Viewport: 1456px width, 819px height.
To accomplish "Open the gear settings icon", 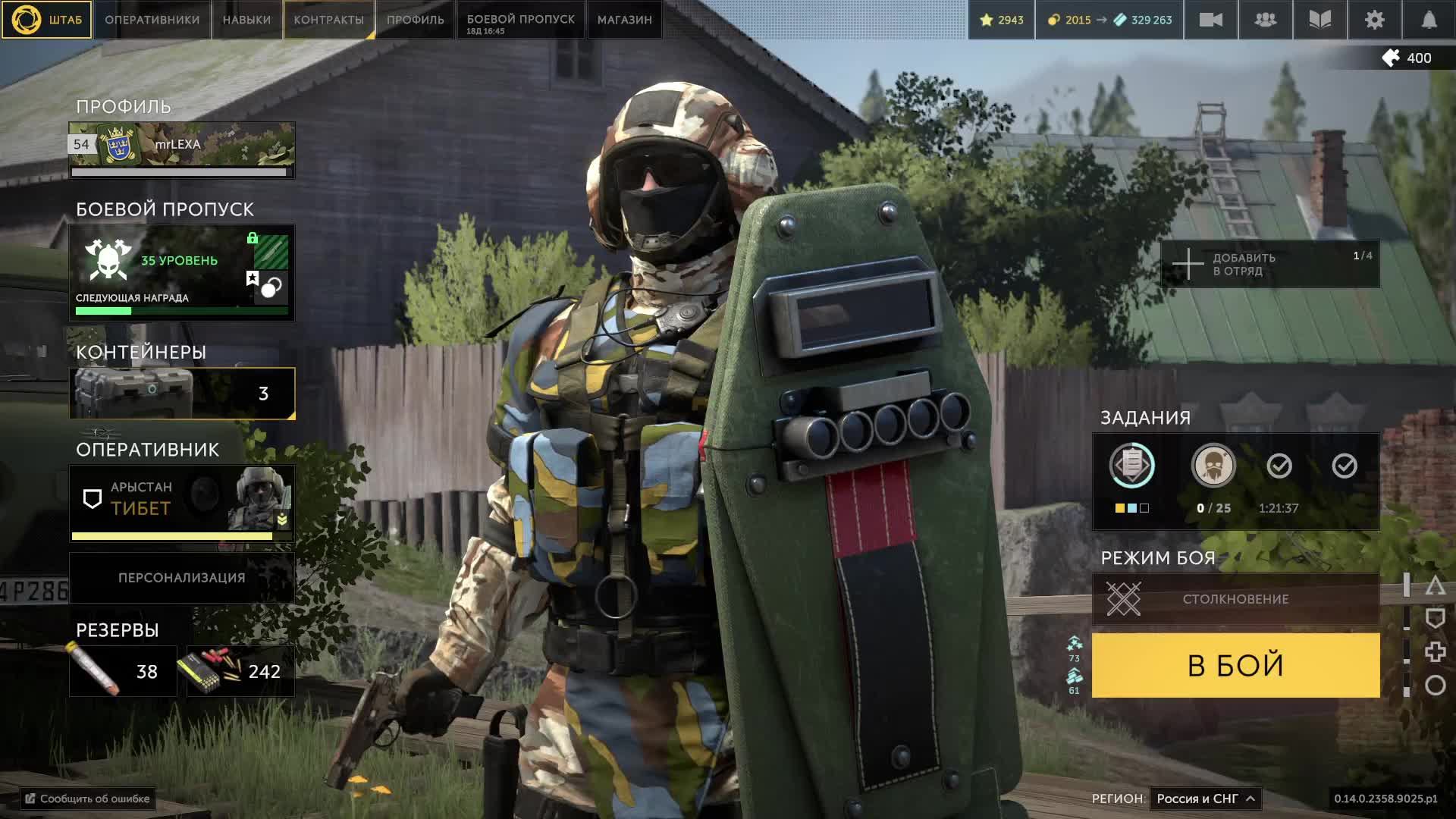I will tap(1374, 20).
